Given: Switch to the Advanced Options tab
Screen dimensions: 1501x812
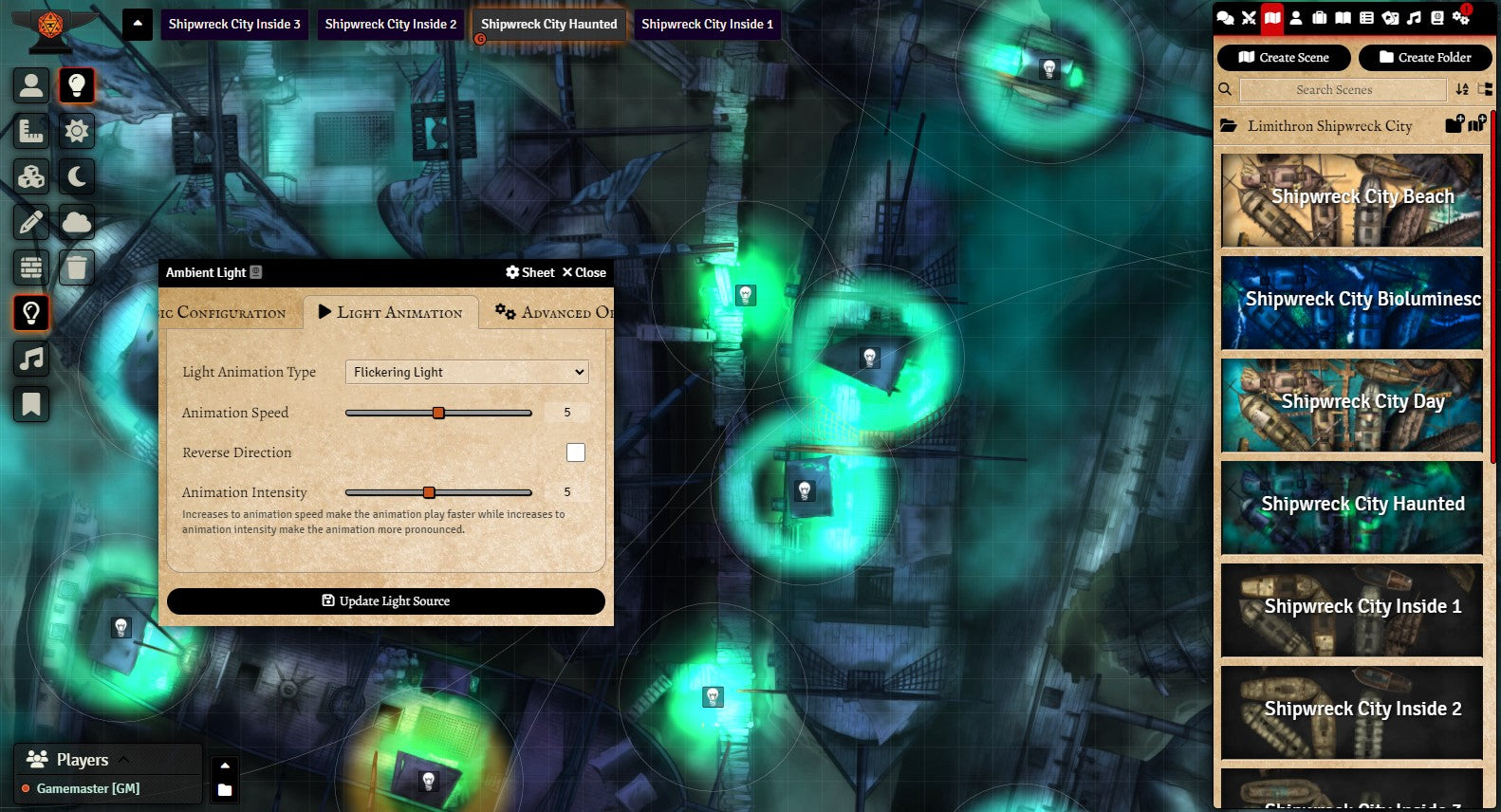Looking at the screenshot, I should coord(555,312).
